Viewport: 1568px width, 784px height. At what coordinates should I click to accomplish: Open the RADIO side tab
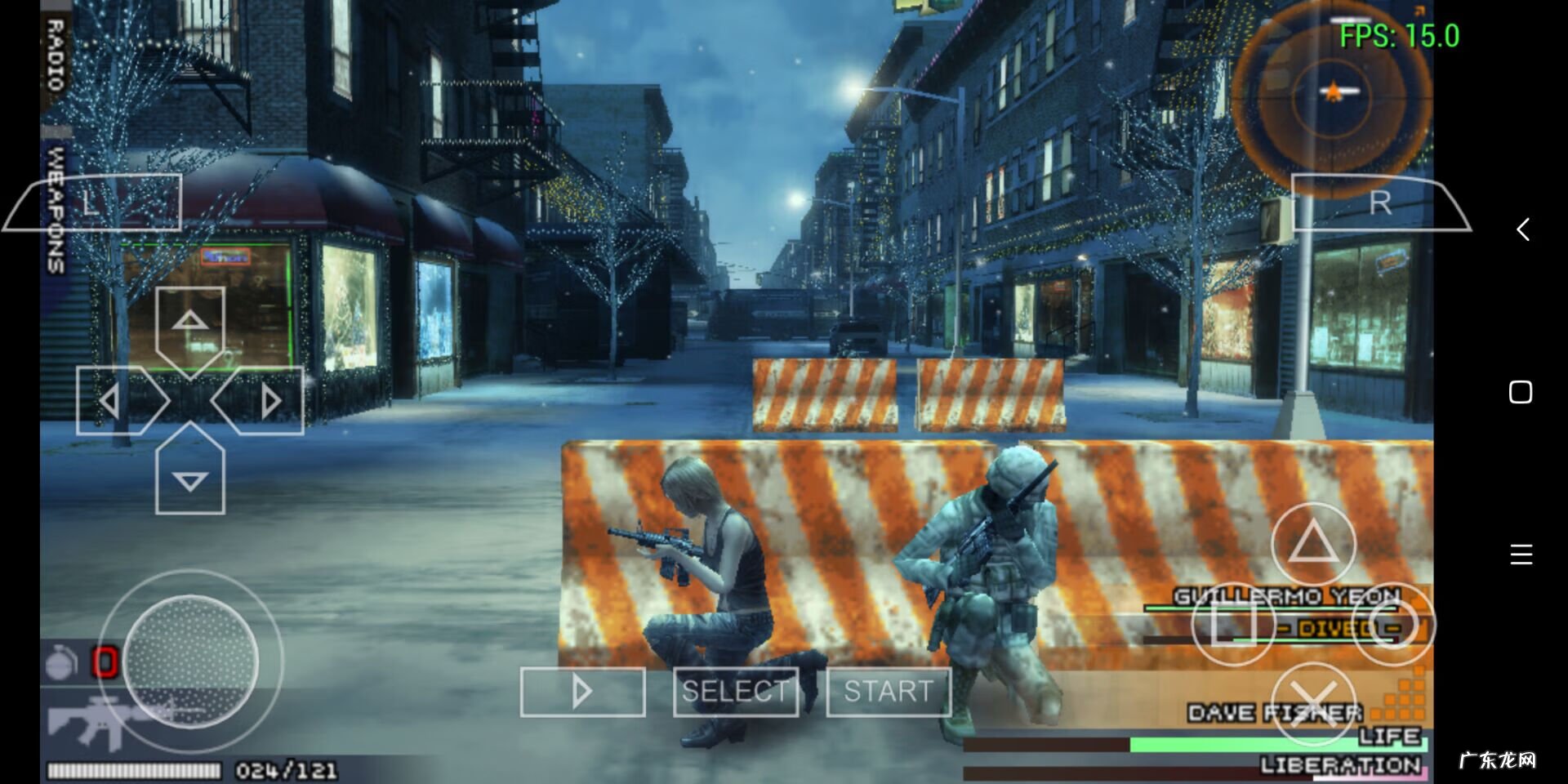pos(55,56)
